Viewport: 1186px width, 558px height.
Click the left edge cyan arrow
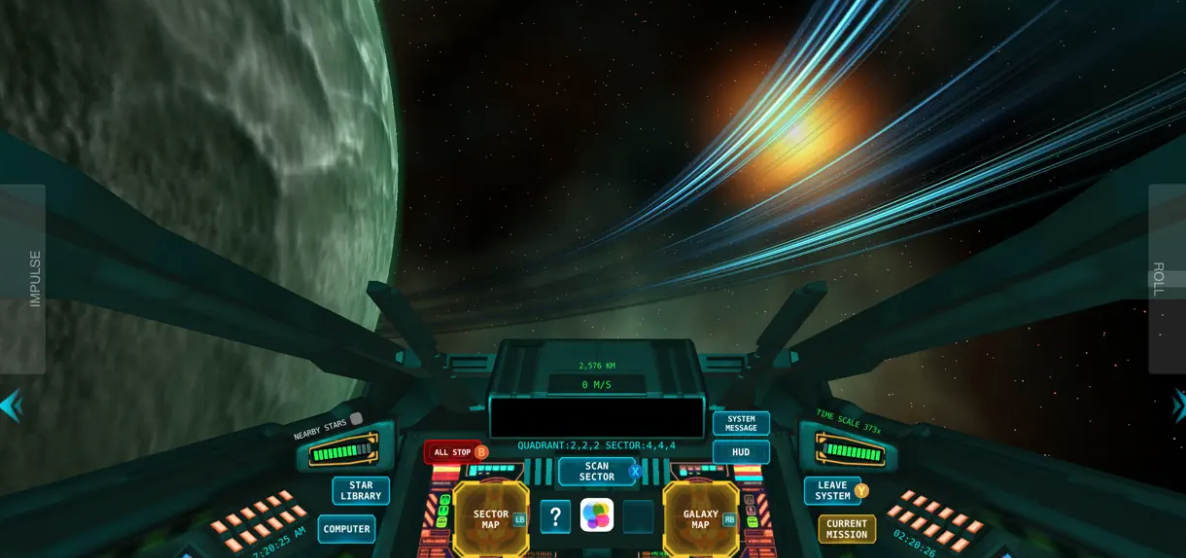[x=10, y=406]
